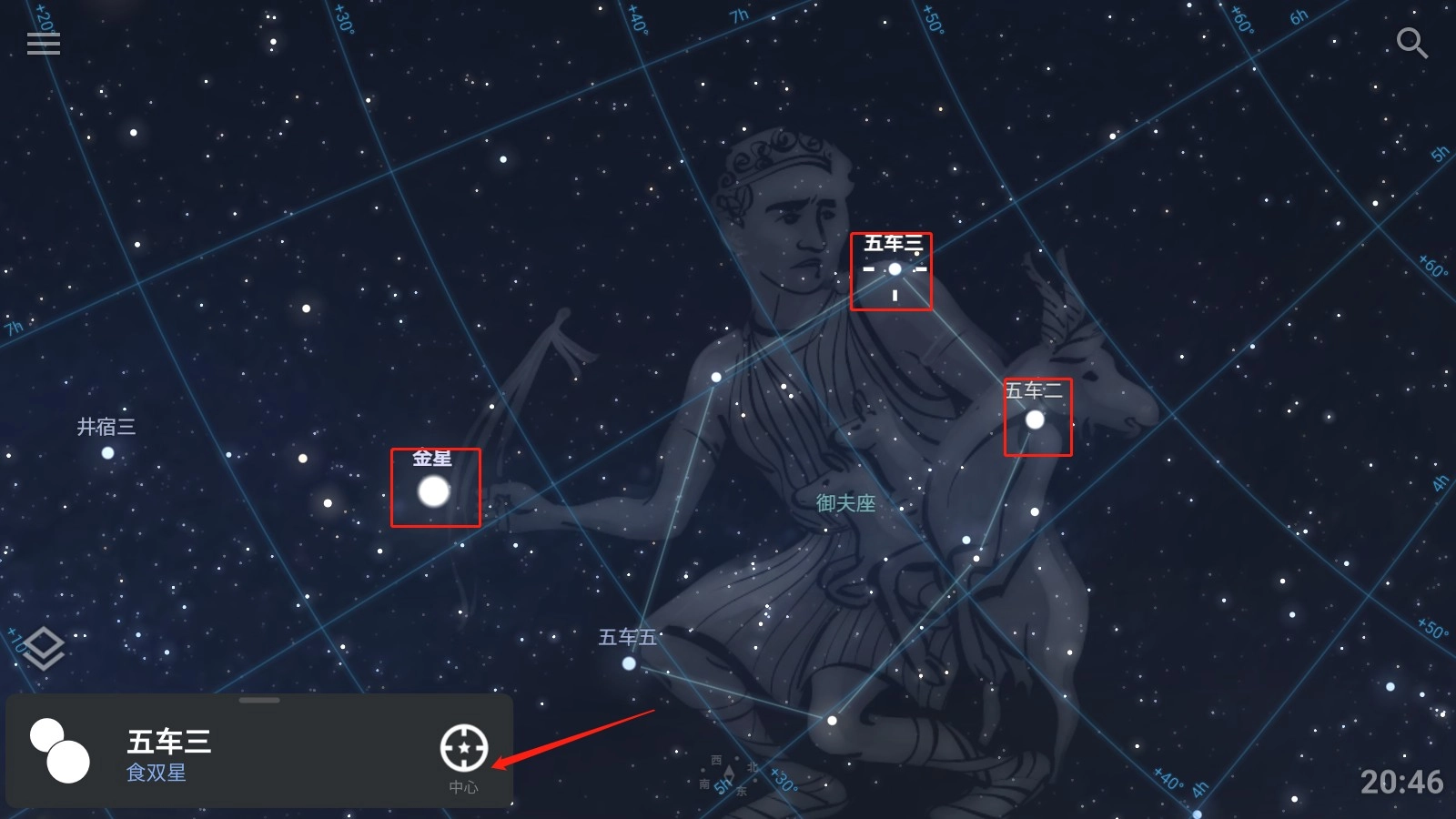This screenshot has height=819, width=1456.
Task: Select Capella labeled 五车二
Action: tap(1036, 420)
